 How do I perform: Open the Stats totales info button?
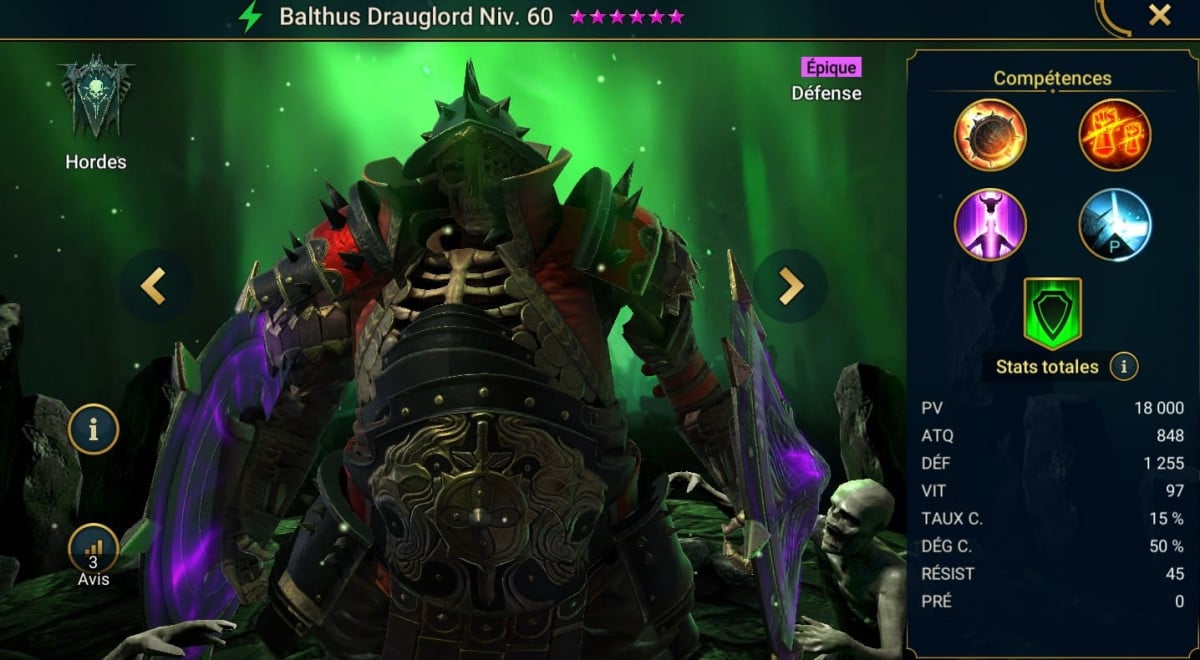tap(1123, 367)
